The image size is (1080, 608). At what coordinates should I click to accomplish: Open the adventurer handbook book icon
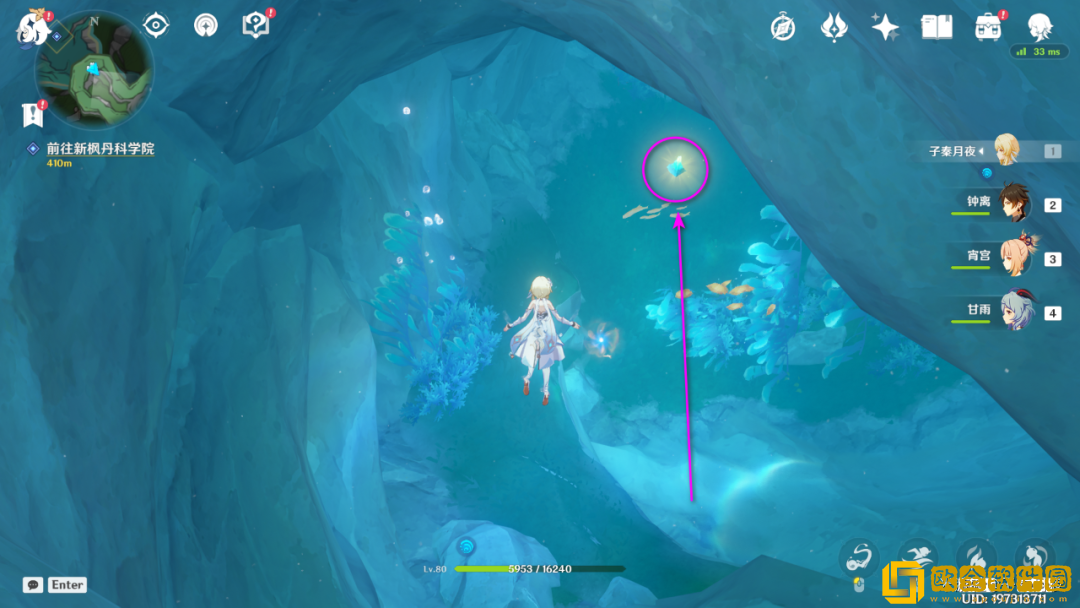(937, 27)
